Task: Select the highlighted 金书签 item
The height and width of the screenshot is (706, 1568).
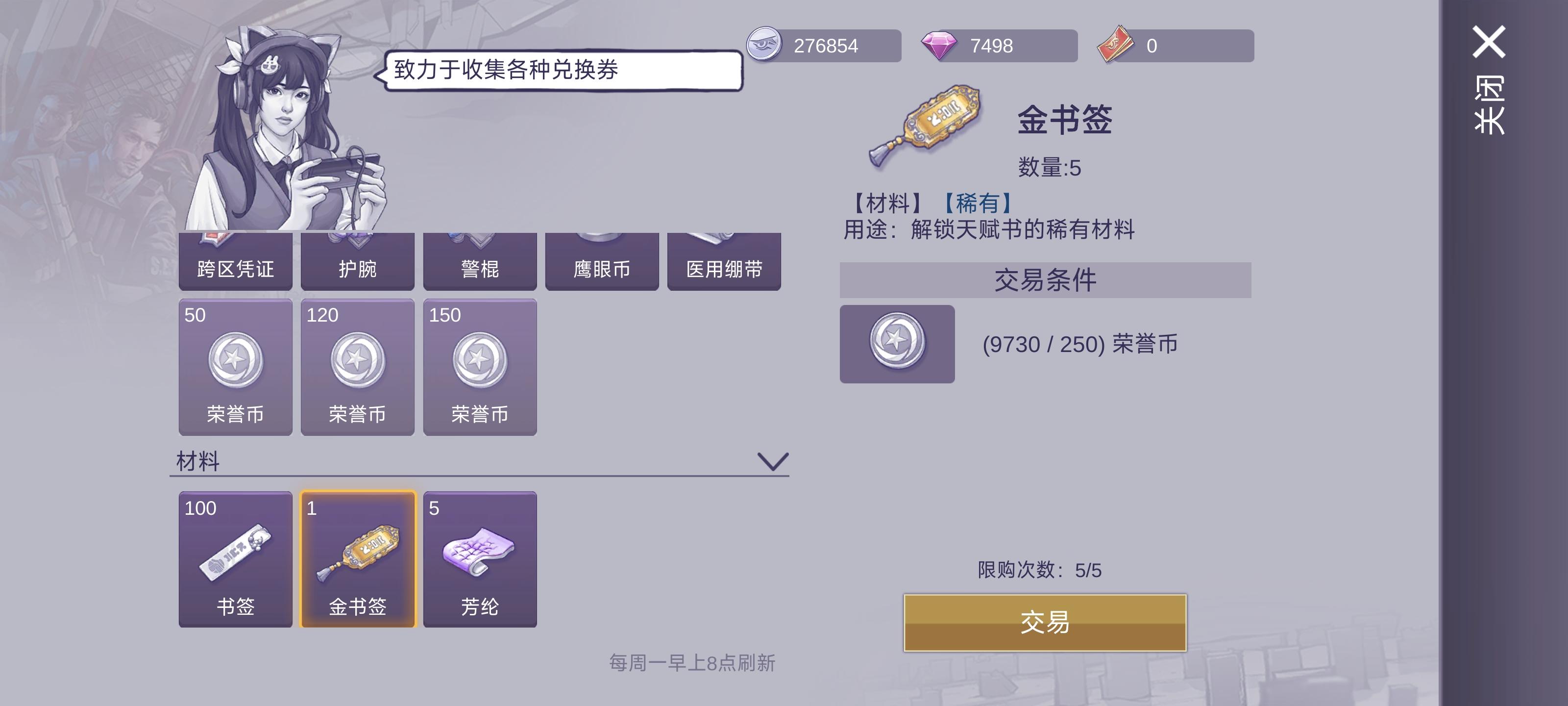Action: point(357,557)
